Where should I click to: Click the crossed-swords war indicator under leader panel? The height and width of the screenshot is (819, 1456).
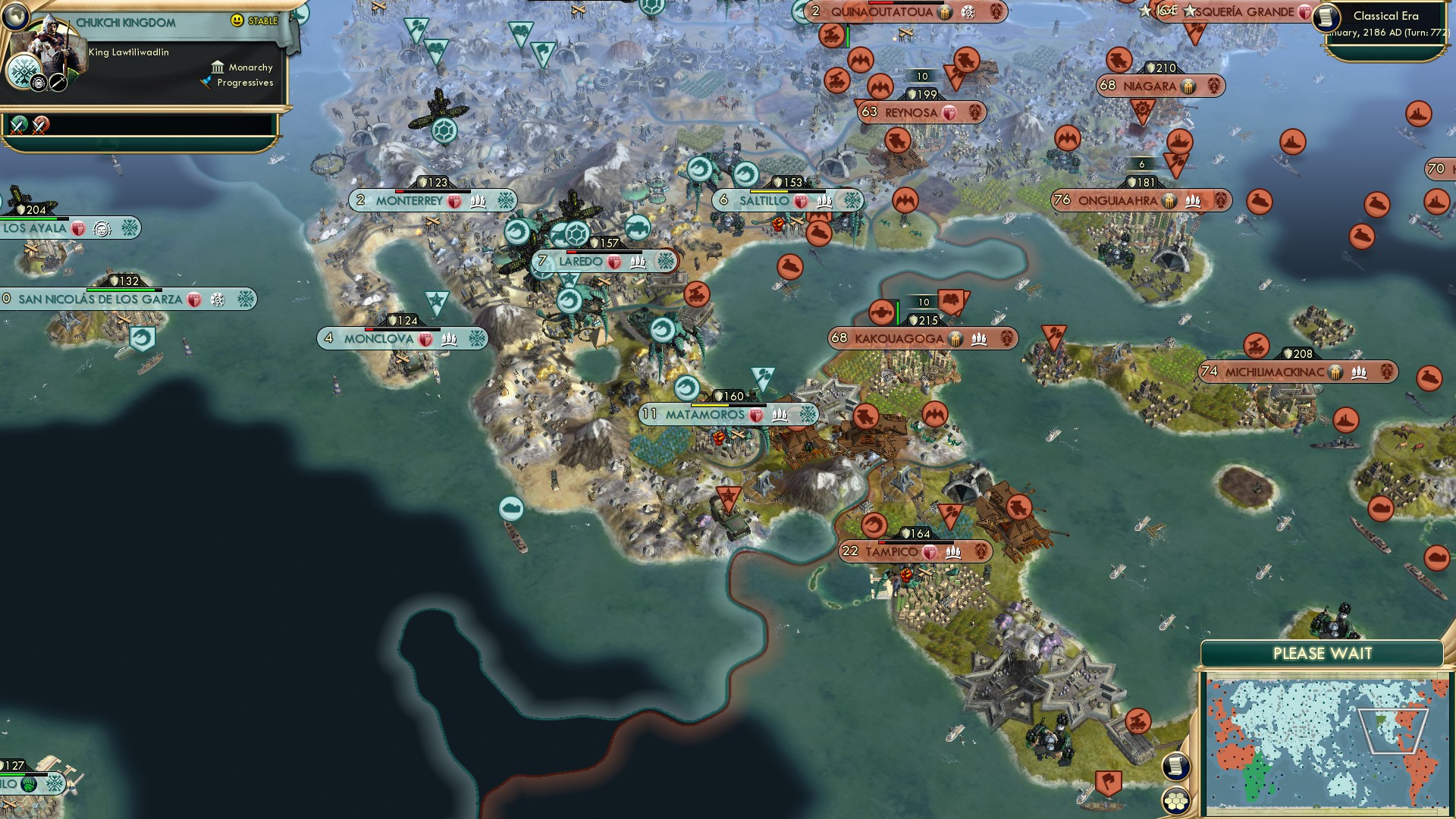click(x=18, y=127)
